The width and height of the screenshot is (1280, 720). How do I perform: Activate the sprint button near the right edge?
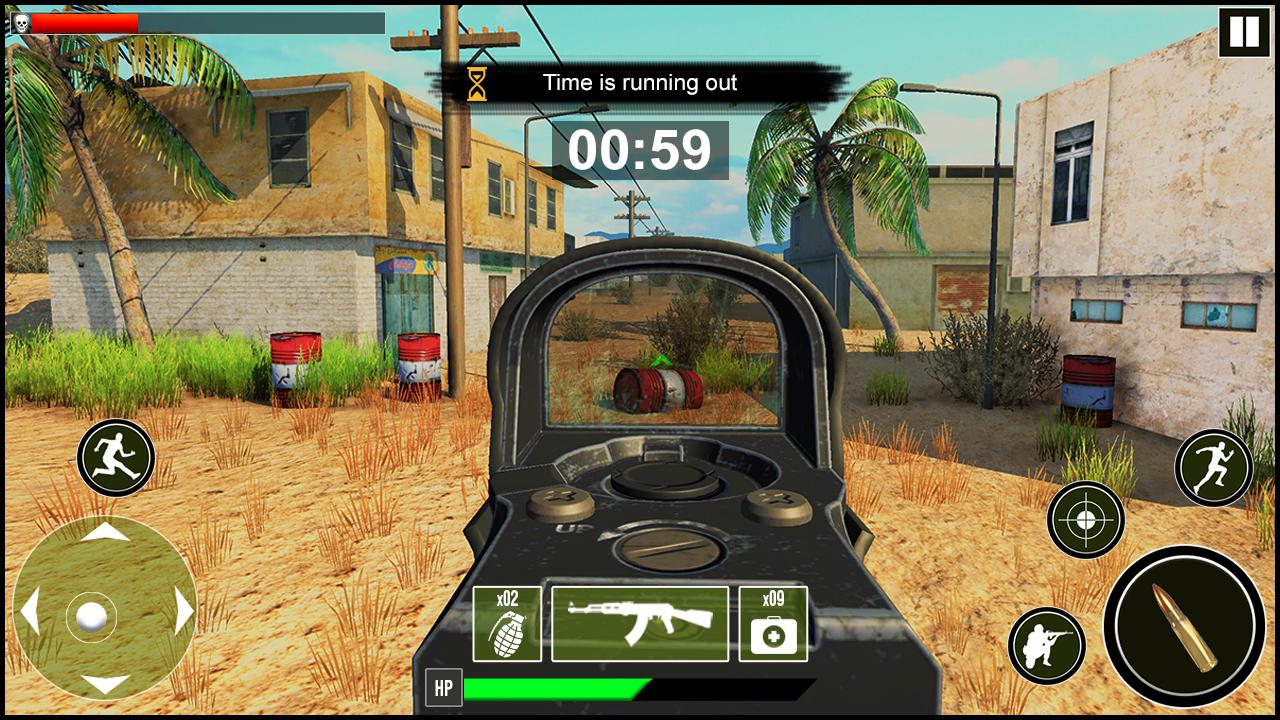(x=1214, y=467)
